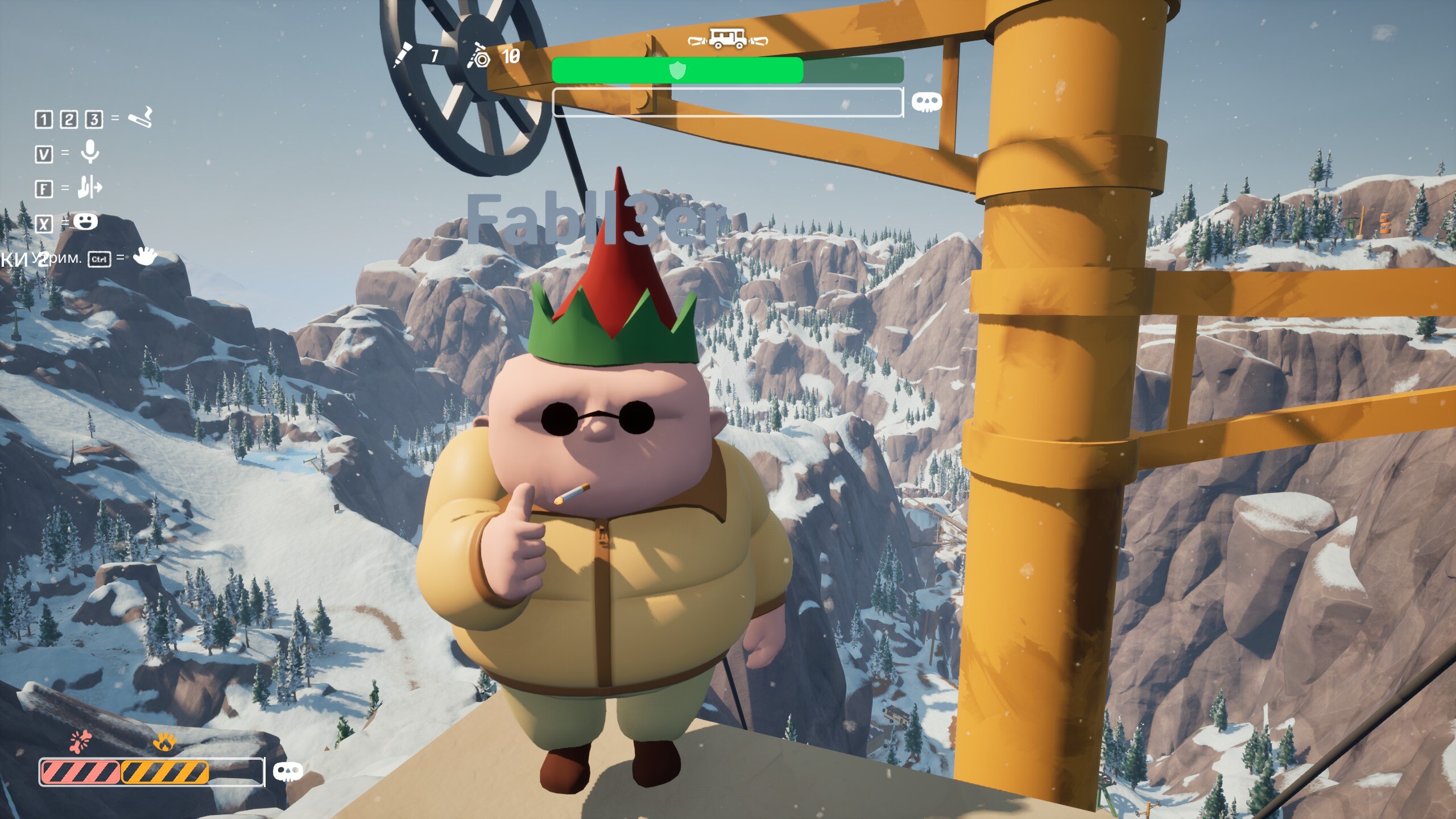This screenshot has height=819, width=1456.
Task: Select the orange burning hand status icon
Action: point(164,742)
